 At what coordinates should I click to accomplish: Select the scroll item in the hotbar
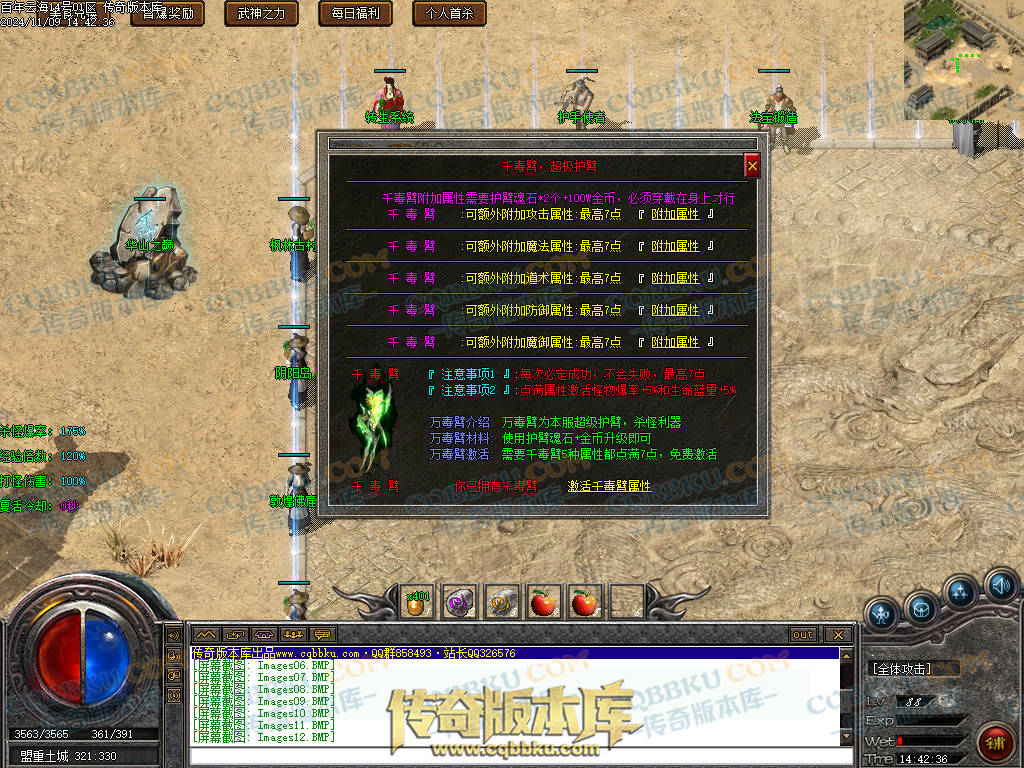point(502,602)
